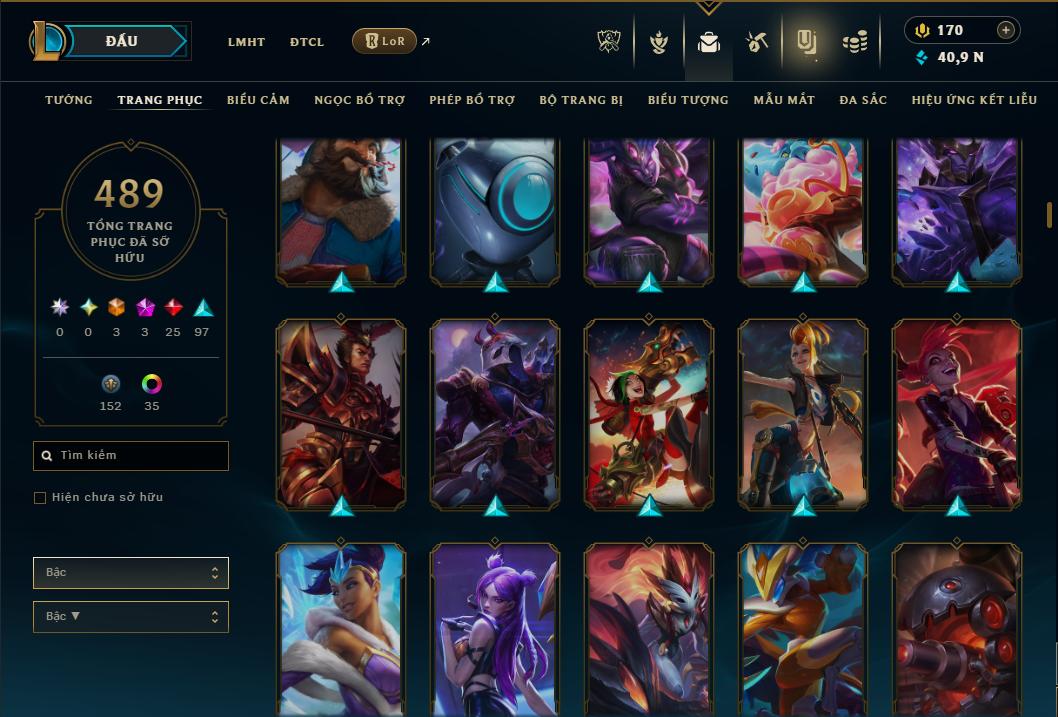
Task: Open the store coins icon
Action: (854, 42)
